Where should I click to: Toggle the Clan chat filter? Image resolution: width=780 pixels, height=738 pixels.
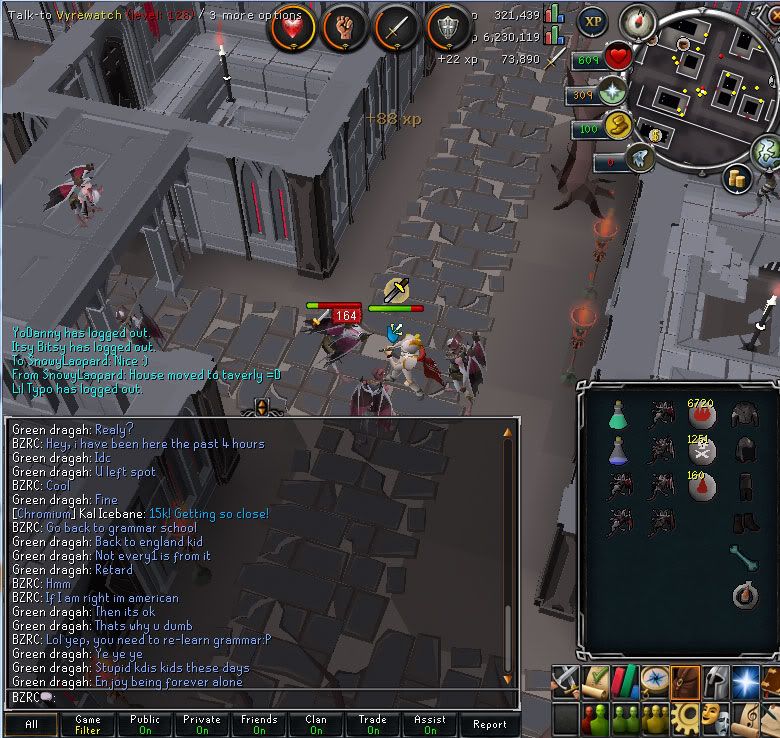[316, 725]
